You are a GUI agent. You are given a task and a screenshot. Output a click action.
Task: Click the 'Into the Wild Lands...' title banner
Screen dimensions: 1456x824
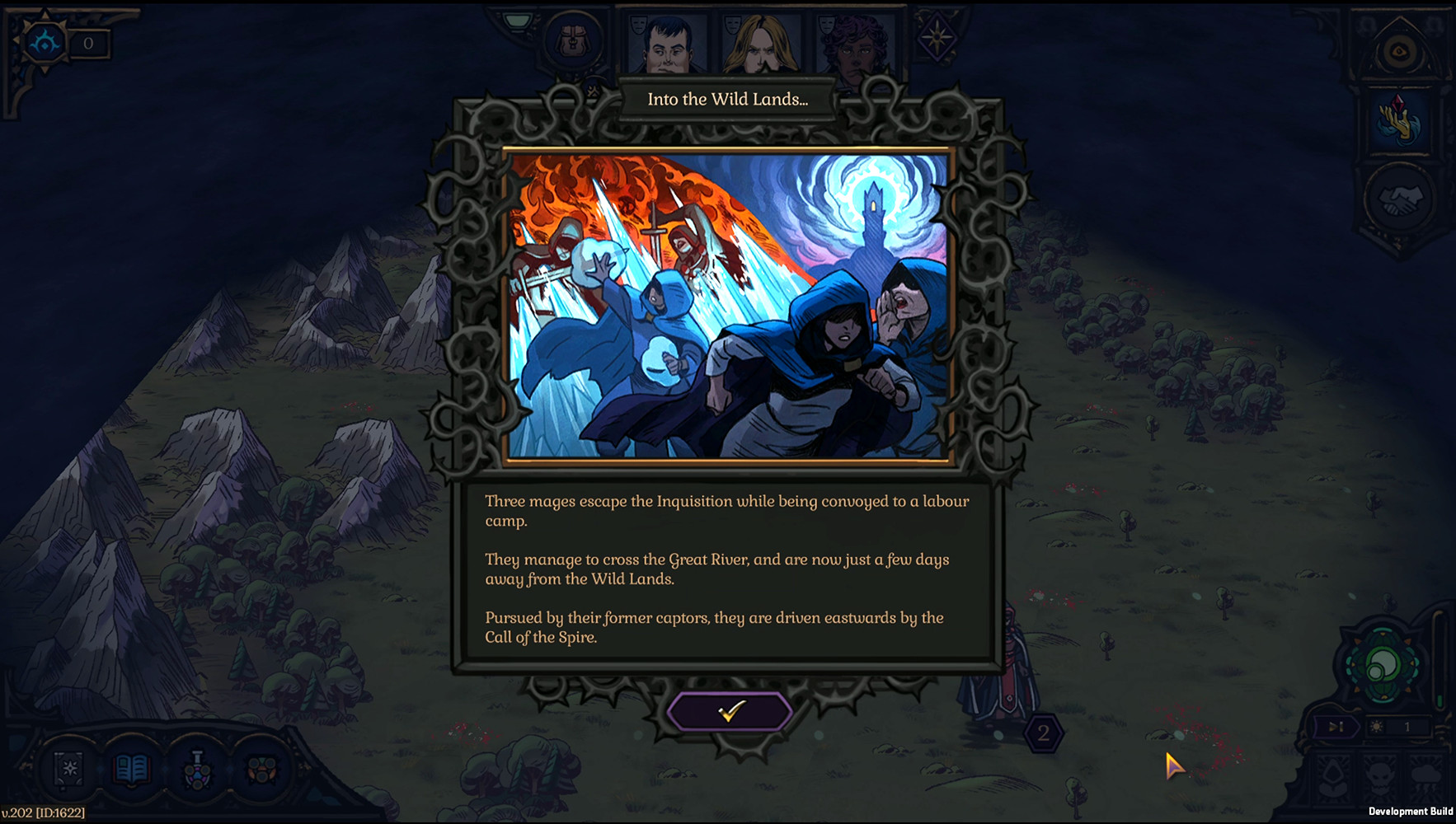[726, 99]
